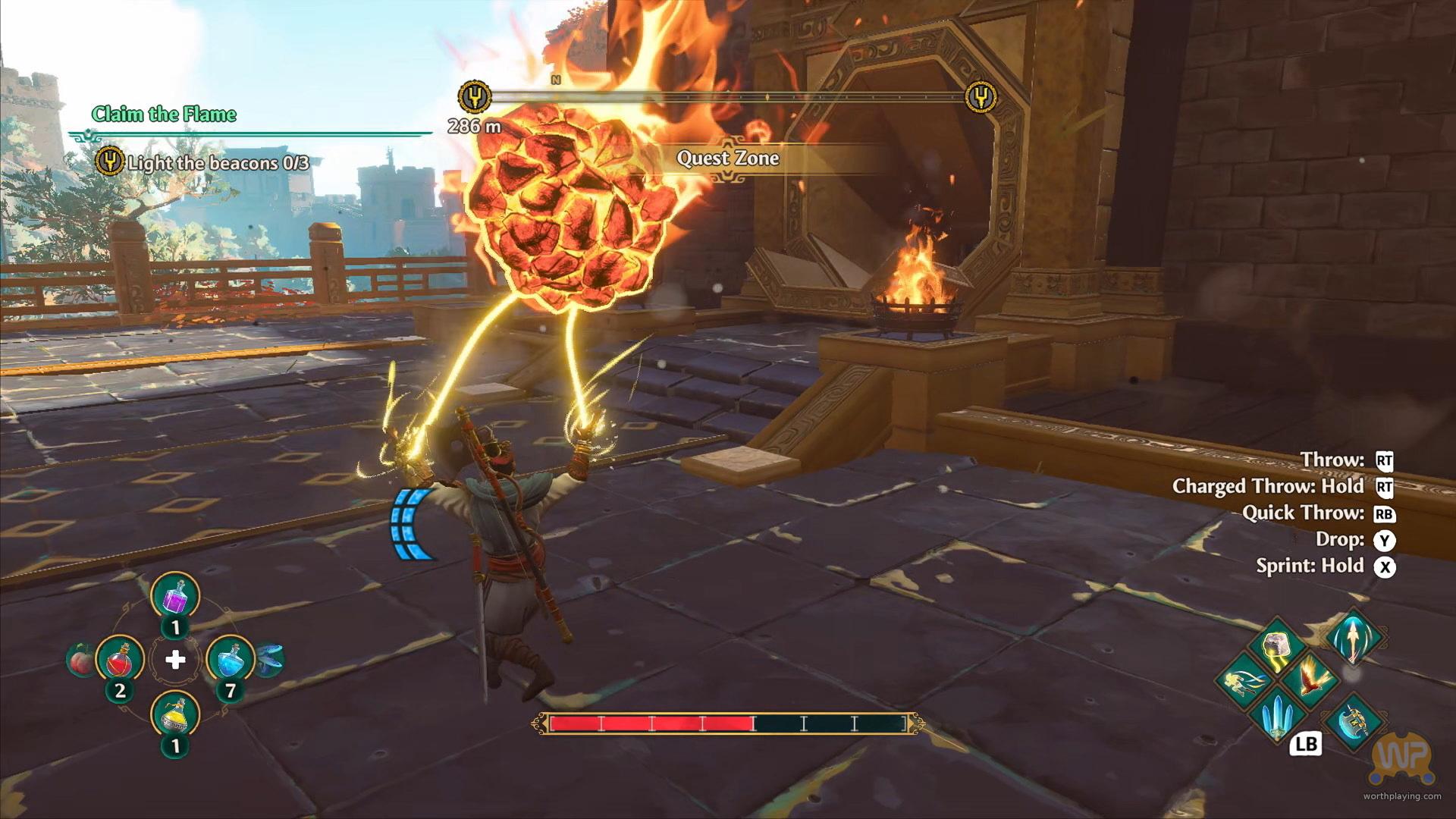Select the purple potion slot

(175, 597)
